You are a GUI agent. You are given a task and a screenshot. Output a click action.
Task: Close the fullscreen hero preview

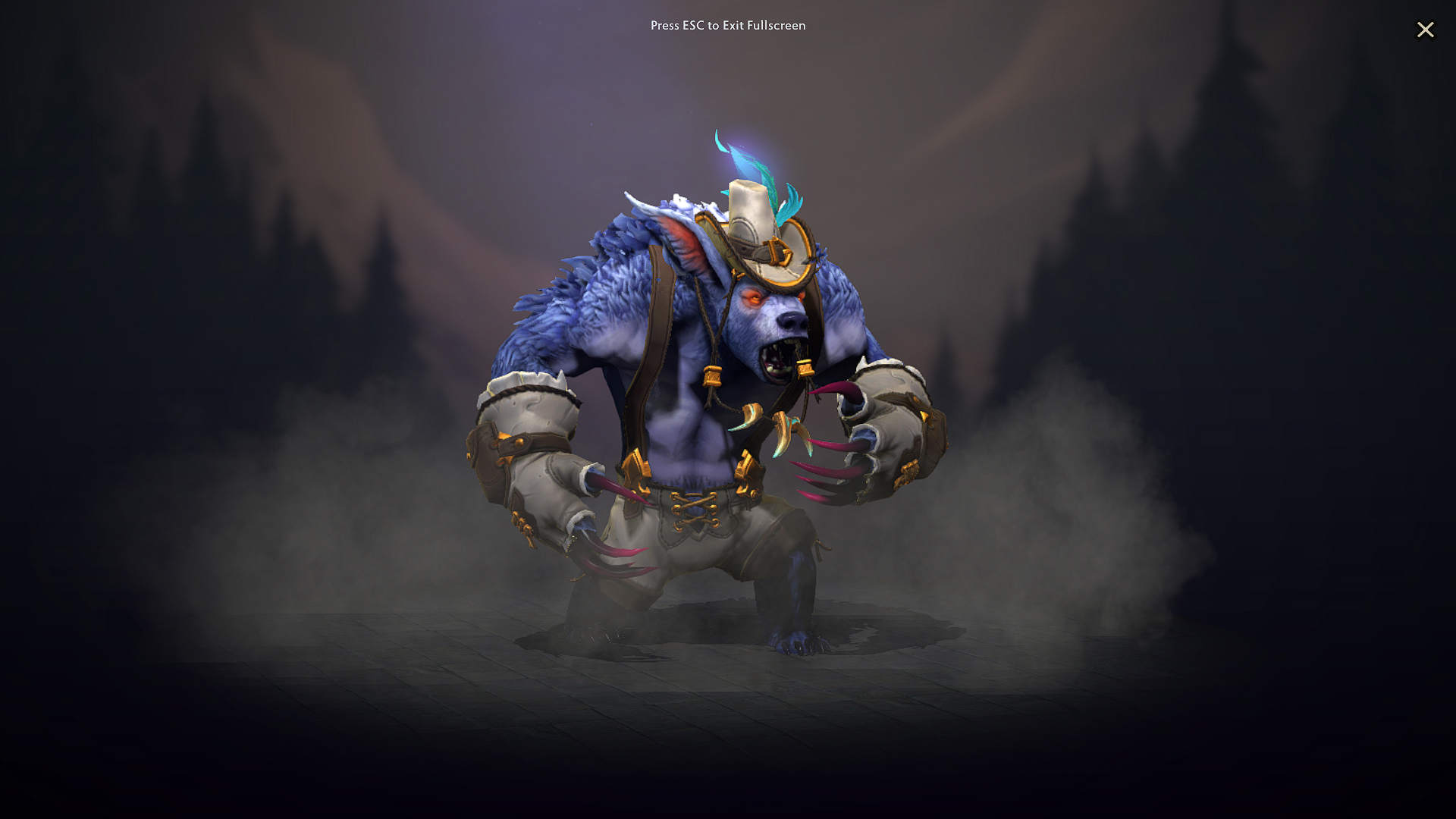pyautogui.click(x=1426, y=30)
